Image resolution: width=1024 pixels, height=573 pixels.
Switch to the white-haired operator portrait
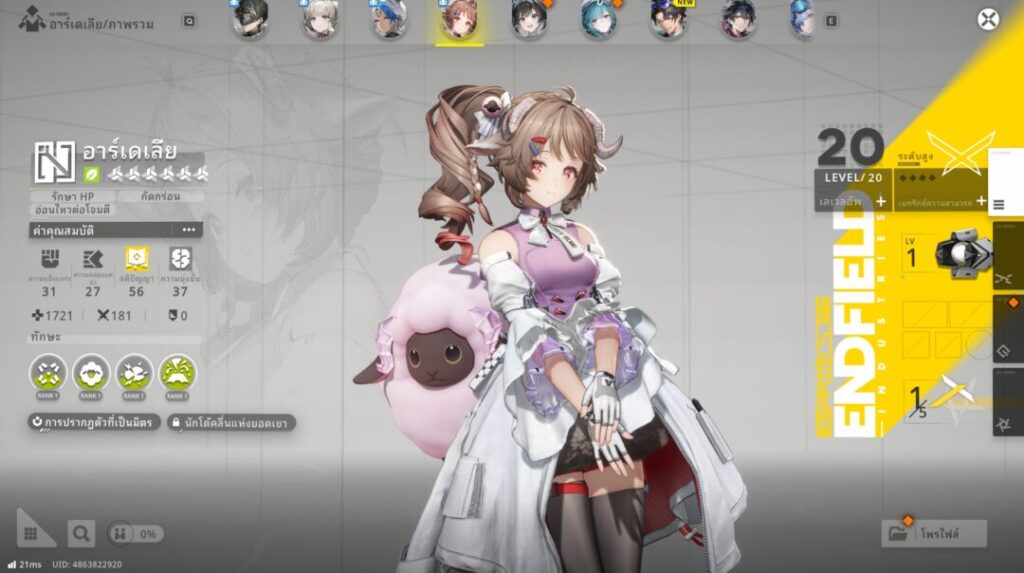pyautogui.click(x=319, y=20)
